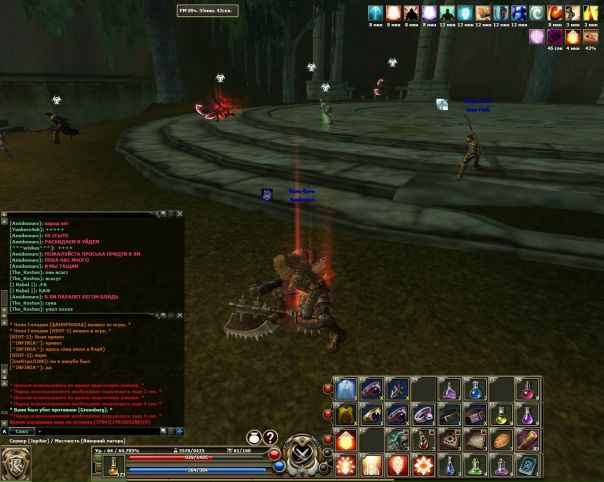This screenshot has width=604, height=482.
Task: Switch to the Союз chat tab
Action: point(20,431)
